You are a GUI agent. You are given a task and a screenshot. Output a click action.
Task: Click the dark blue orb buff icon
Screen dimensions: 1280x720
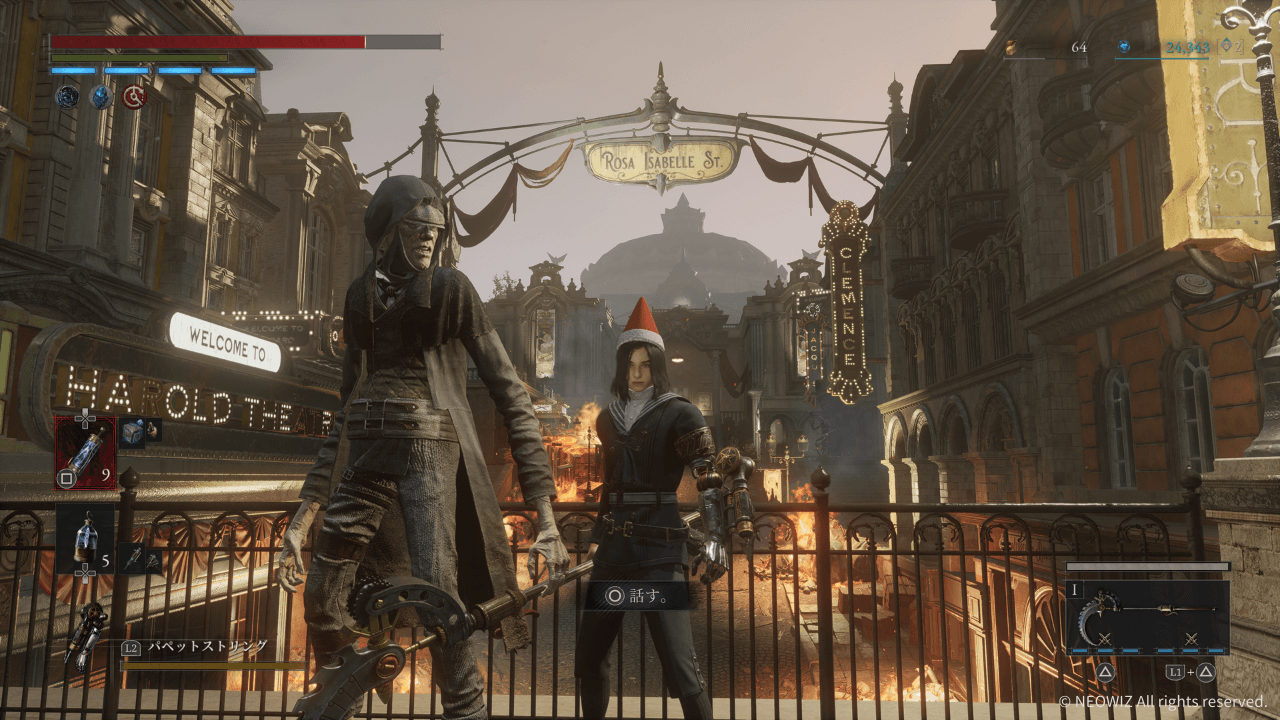click(x=67, y=96)
